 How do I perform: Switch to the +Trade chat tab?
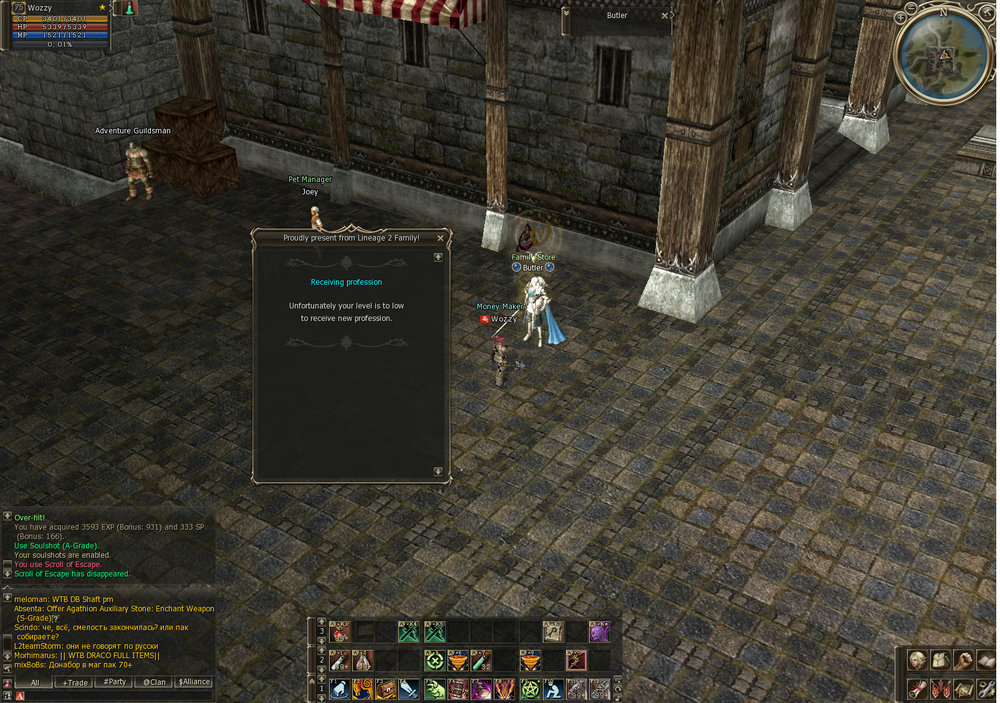pos(75,682)
